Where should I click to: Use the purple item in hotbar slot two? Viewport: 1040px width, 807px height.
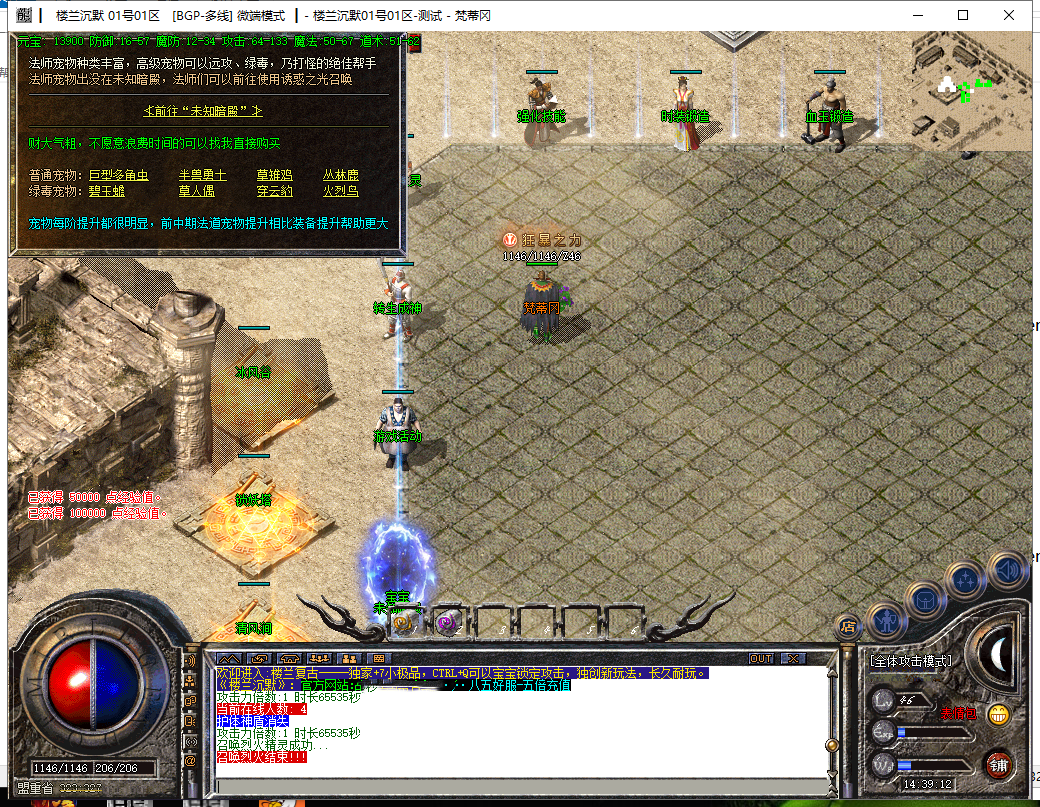coord(446,623)
